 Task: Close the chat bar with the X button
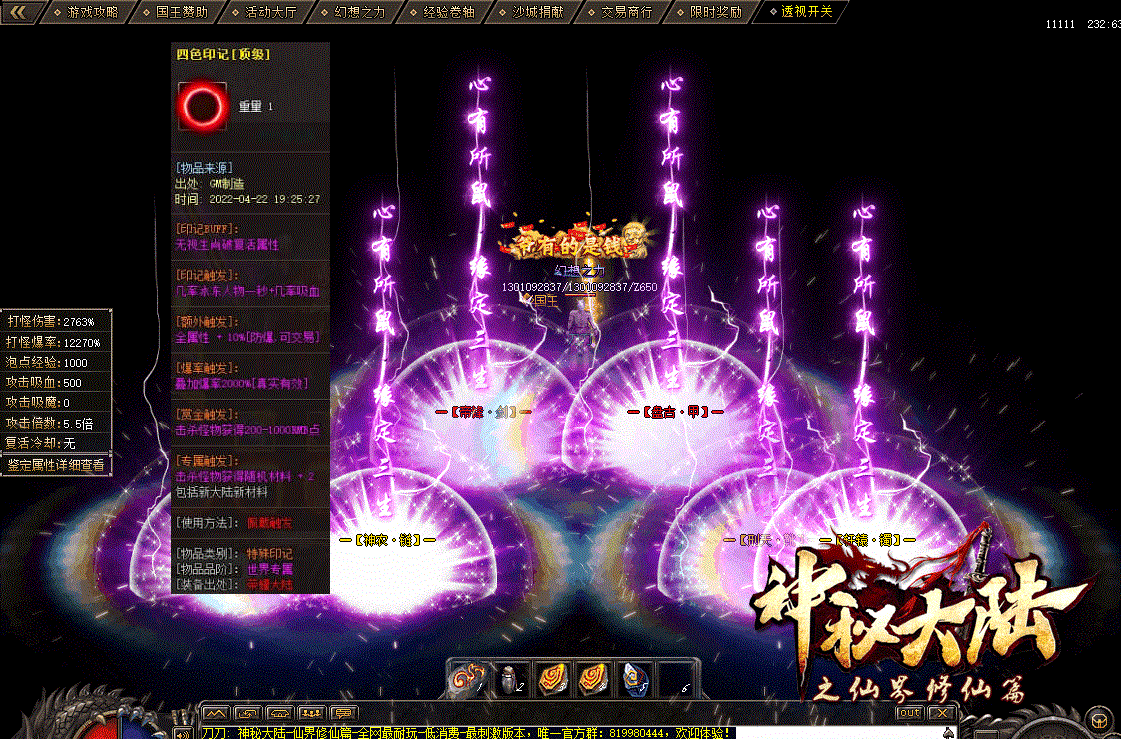(941, 713)
